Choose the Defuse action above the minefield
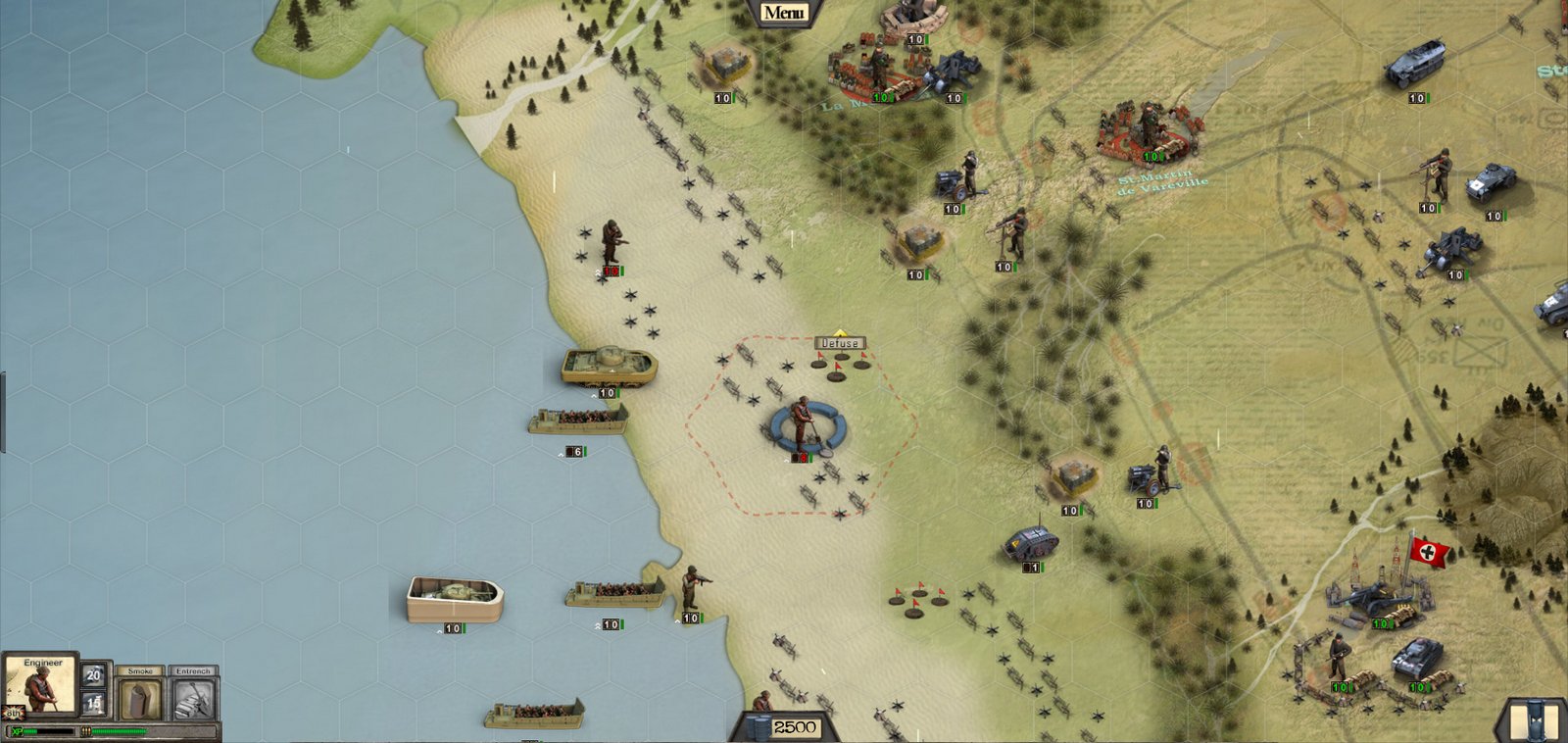Screen dimensions: 1568x743 (840, 343)
